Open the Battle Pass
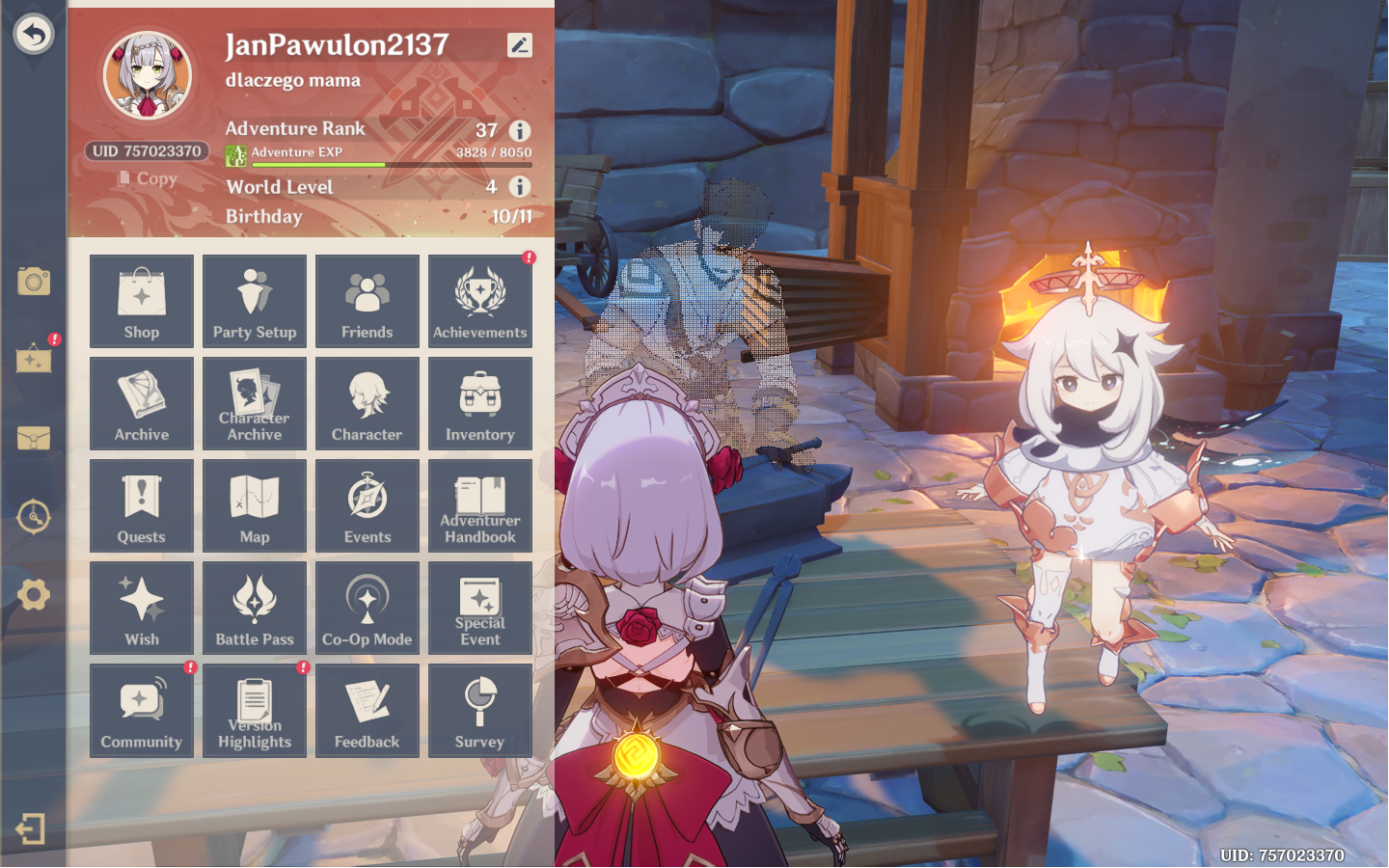The image size is (1389, 868). click(255, 608)
